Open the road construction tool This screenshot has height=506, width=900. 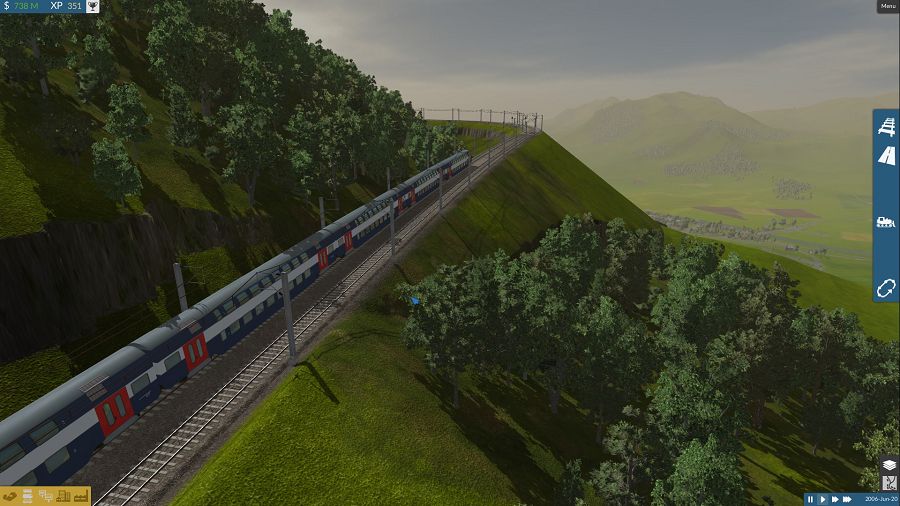tap(886, 155)
